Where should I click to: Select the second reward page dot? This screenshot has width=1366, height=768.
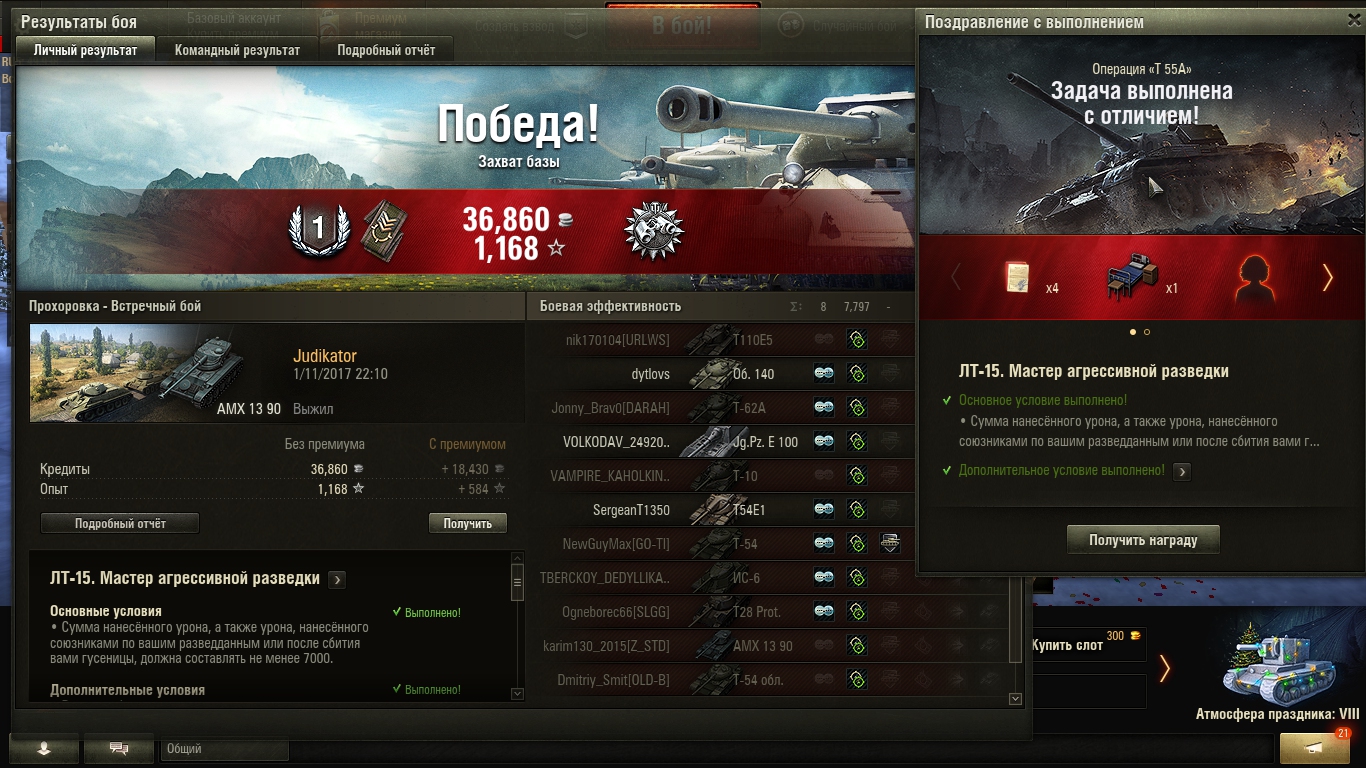[1147, 332]
